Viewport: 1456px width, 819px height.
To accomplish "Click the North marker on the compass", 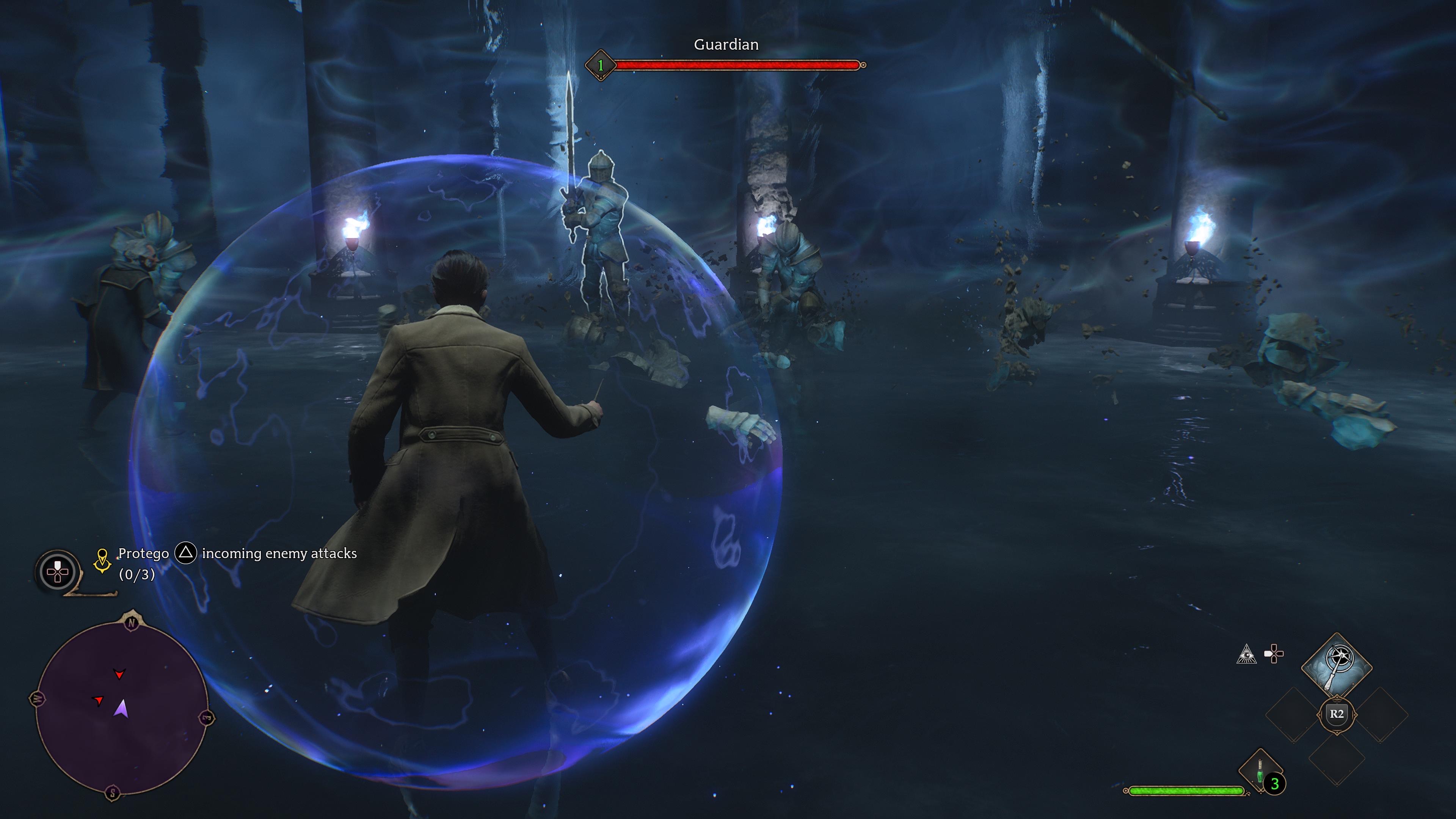I will pyautogui.click(x=132, y=623).
